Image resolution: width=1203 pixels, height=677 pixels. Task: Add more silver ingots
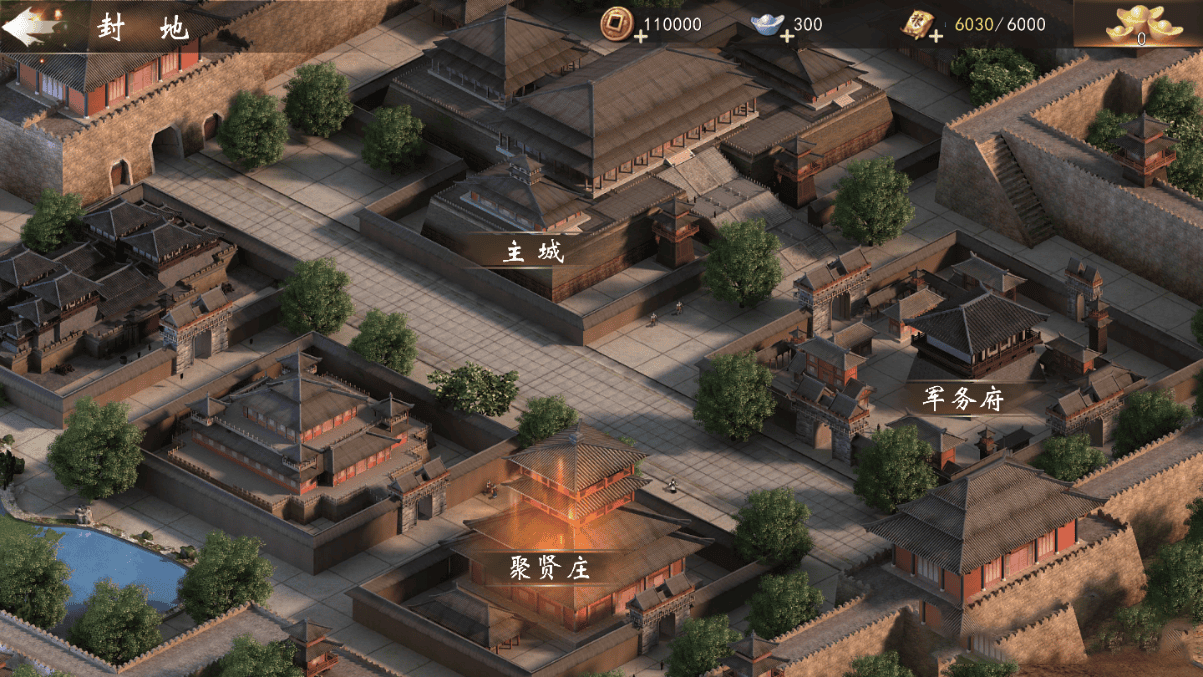pos(787,37)
